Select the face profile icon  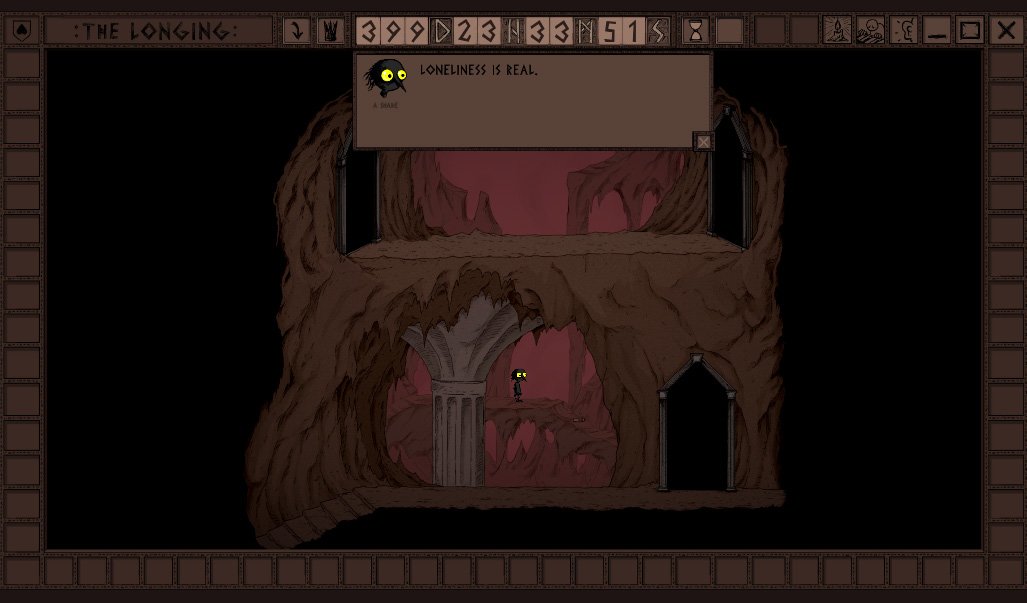coord(904,31)
